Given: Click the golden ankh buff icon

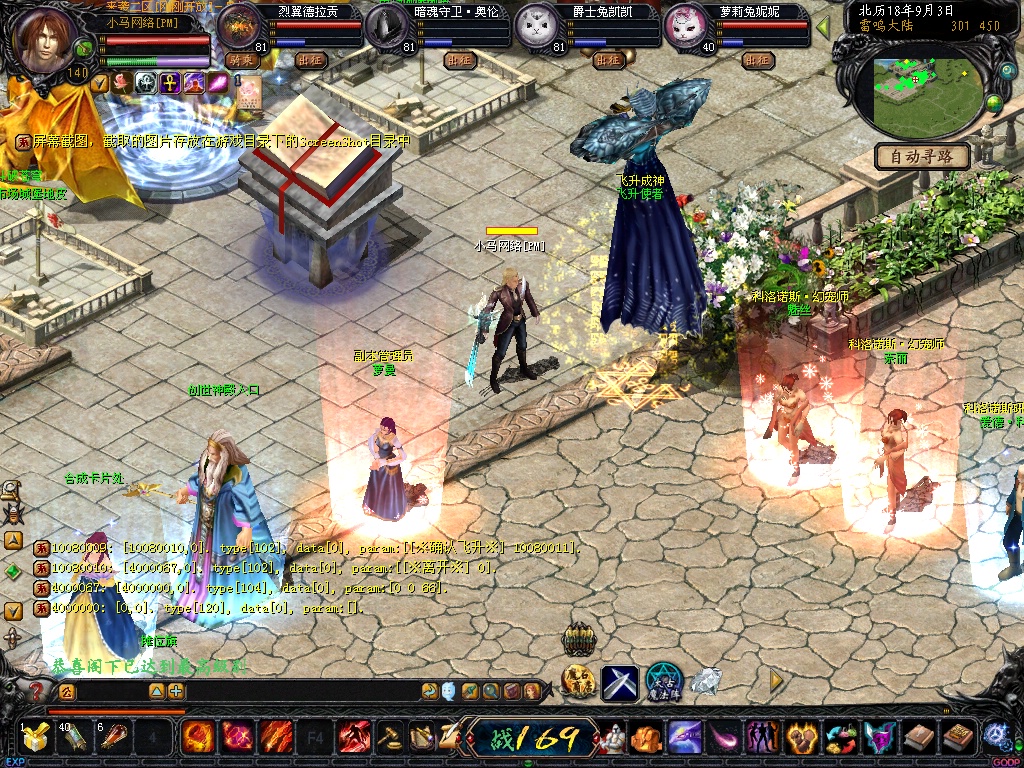Looking at the screenshot, I should point(169,83).
